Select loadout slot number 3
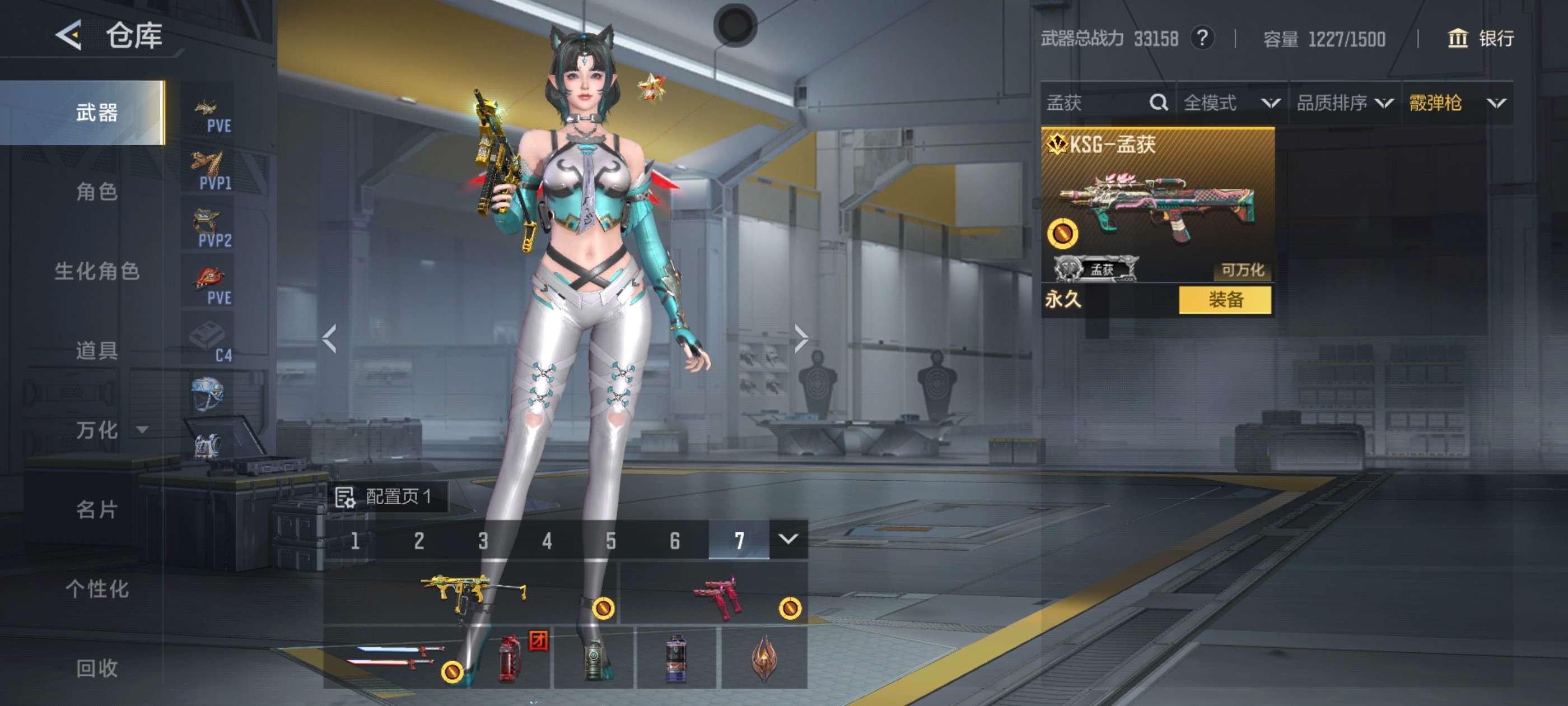Screen dimensions: 1568x706 [483, 540]
